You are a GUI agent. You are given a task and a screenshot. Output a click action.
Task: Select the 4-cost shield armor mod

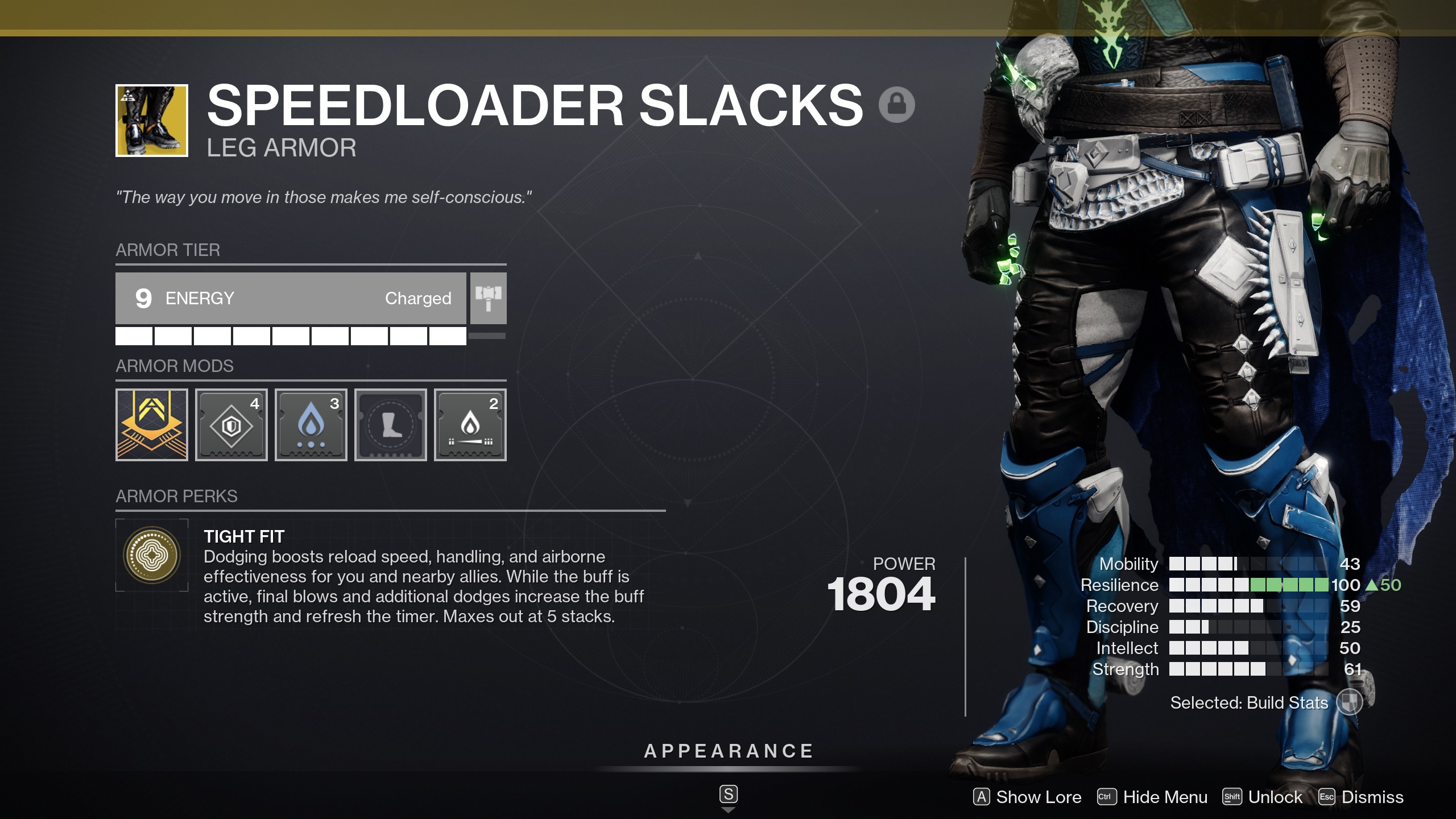(231, 424)
